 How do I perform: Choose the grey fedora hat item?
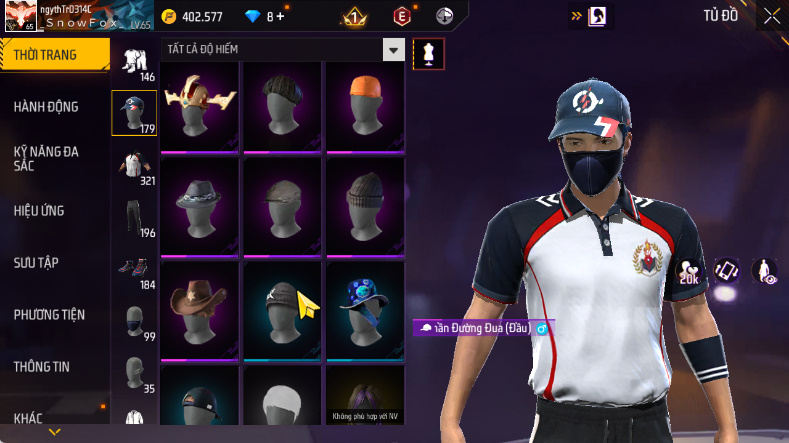[x=200, y=206]
